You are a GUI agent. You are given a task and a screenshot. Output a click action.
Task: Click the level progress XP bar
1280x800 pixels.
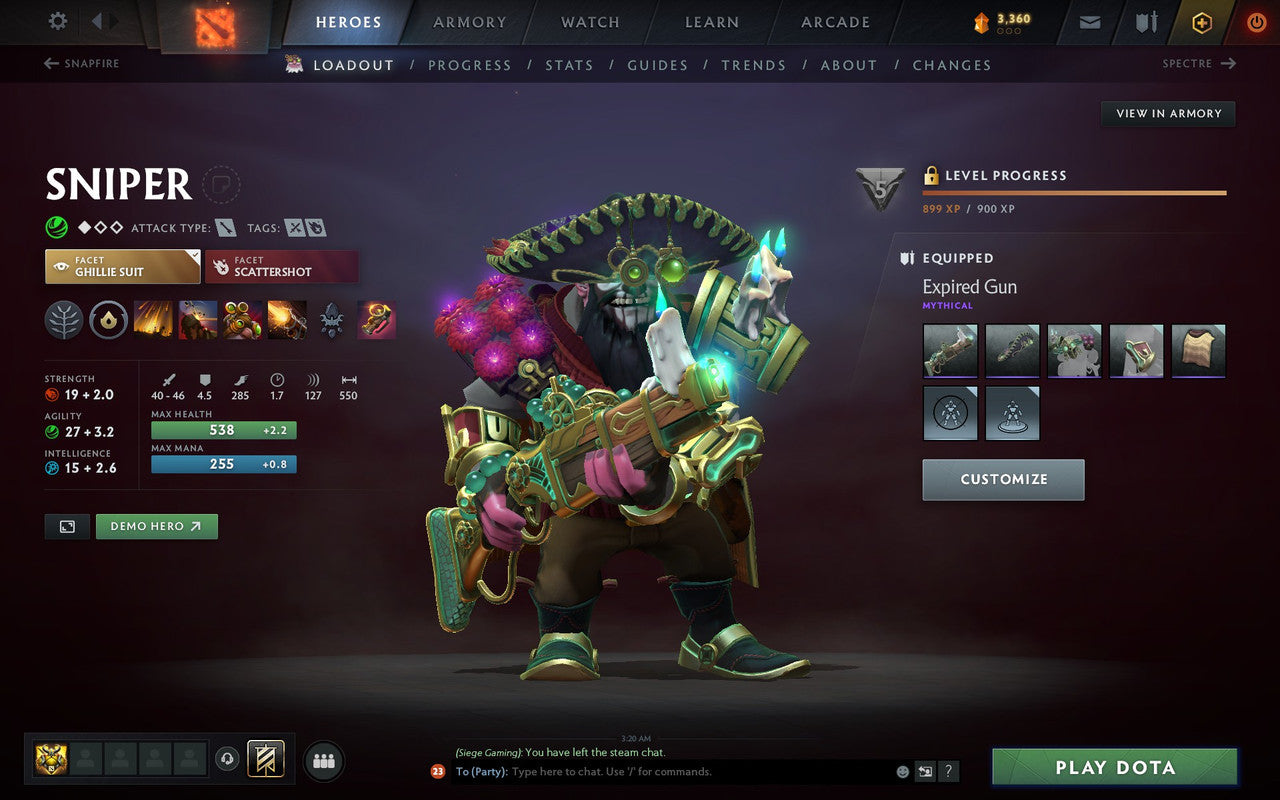pos(1075,192)
